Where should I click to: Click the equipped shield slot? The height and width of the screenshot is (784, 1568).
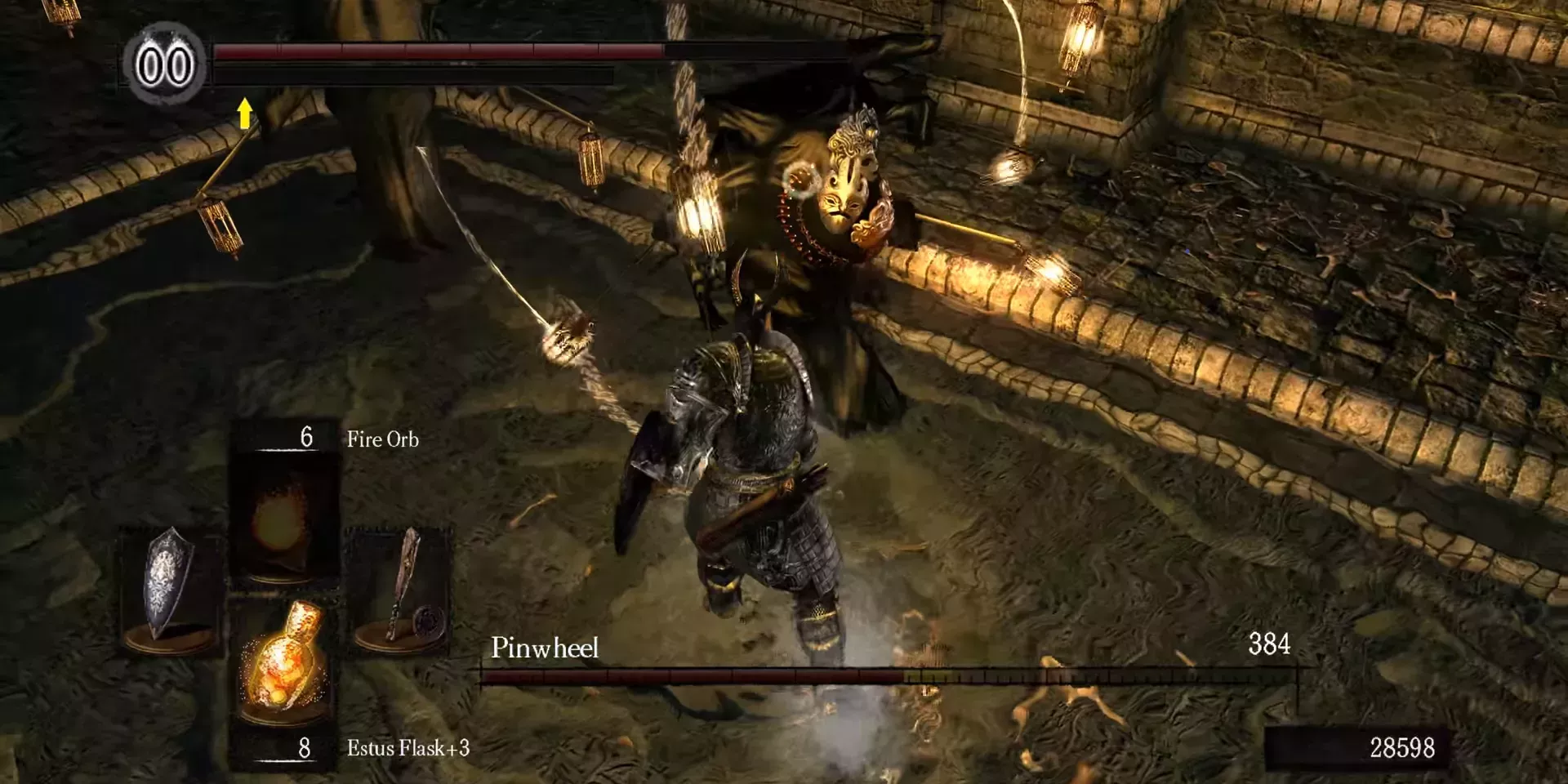(x=170, y=590)
